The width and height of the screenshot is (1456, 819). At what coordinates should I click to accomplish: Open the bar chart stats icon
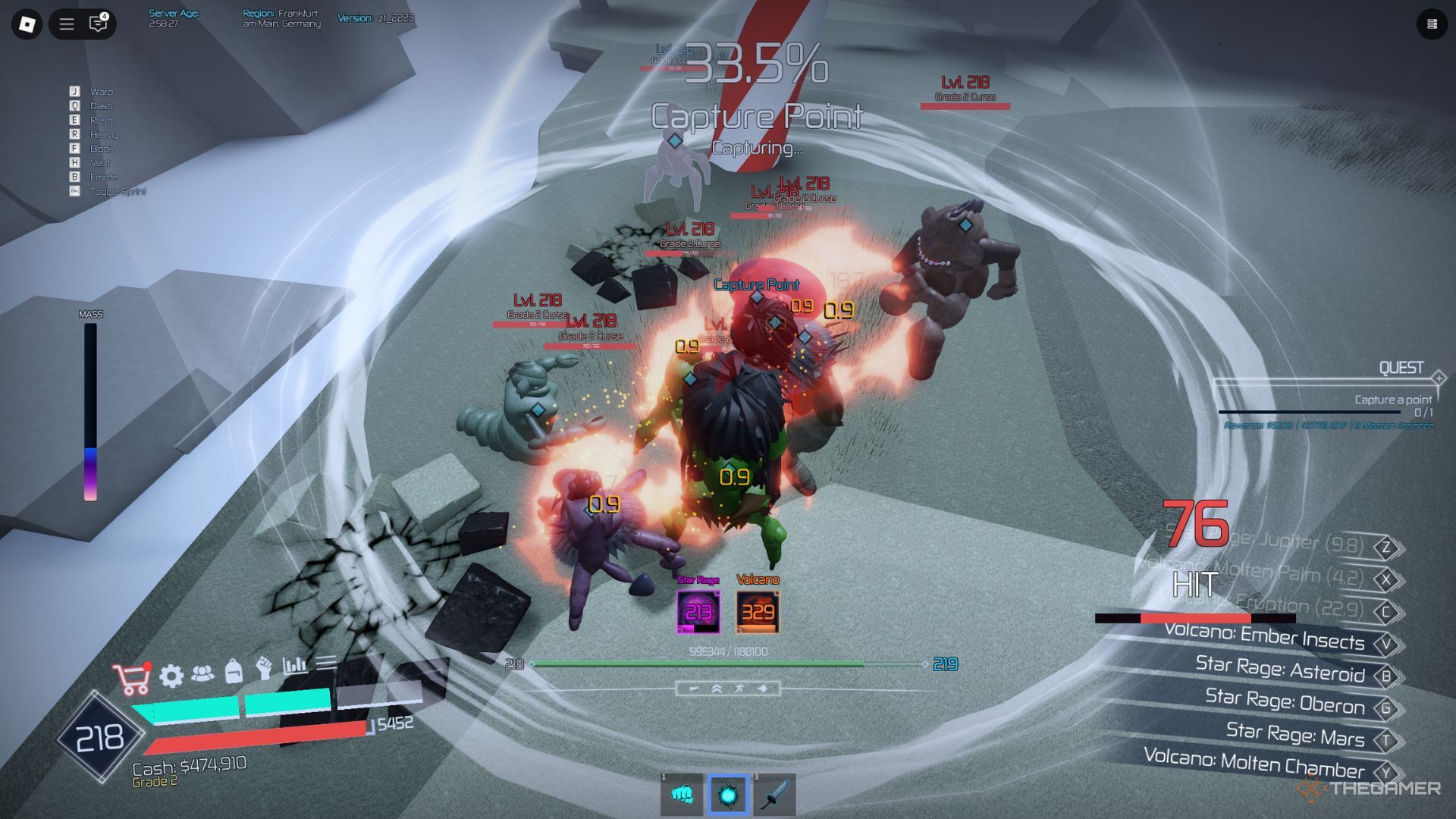295,665
